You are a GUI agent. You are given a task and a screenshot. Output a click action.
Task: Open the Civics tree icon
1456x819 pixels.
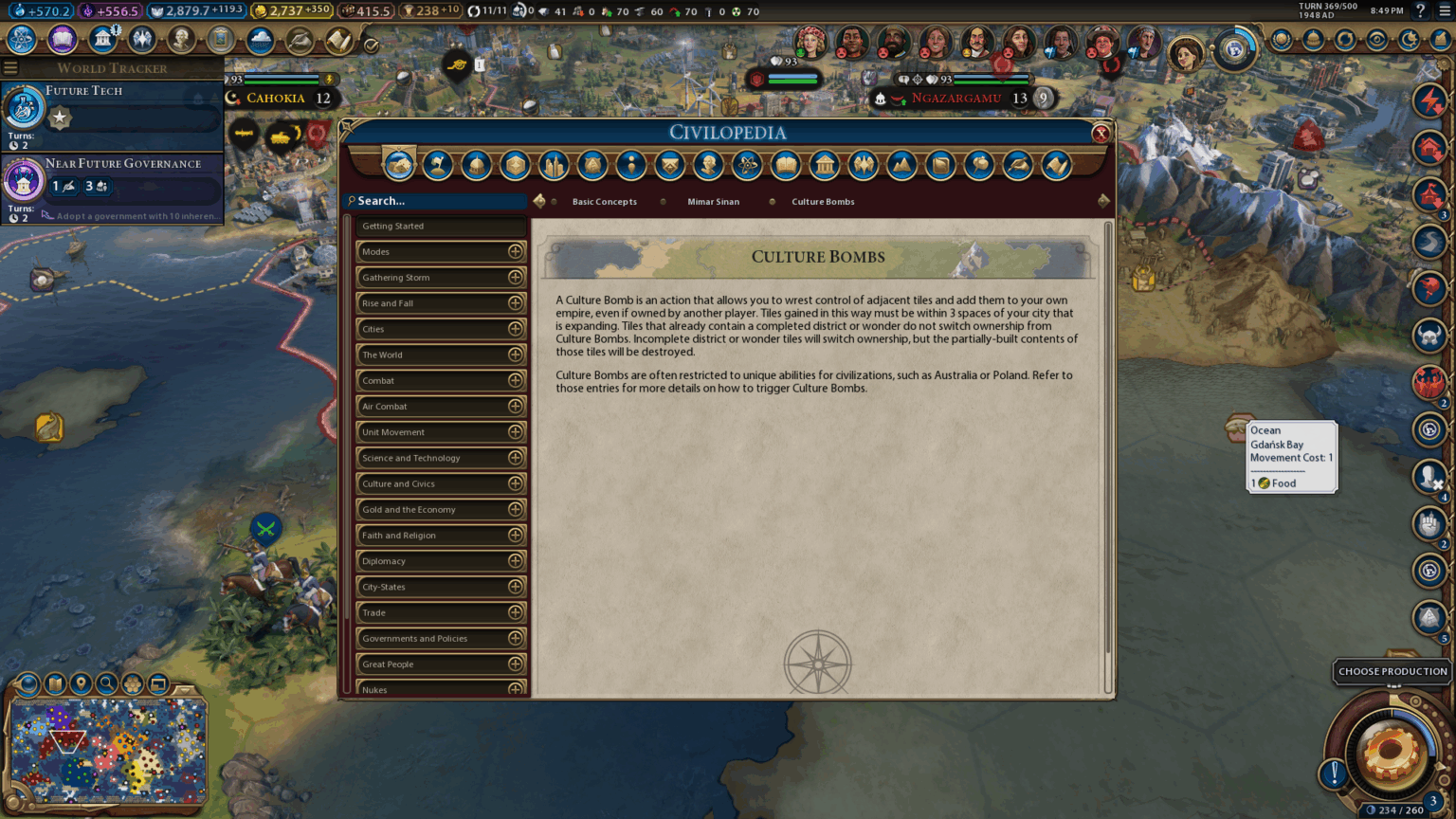coord(62,41)
